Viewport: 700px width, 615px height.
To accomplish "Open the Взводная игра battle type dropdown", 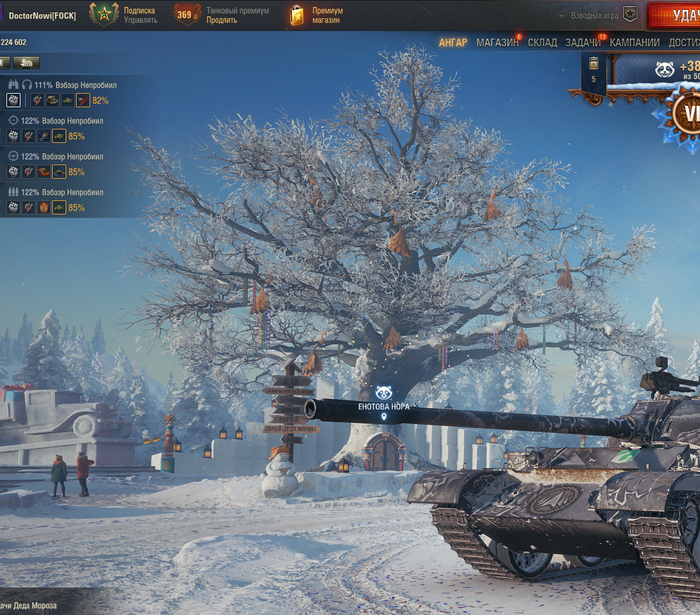I will pyautogui.click(x=603, y=15).
